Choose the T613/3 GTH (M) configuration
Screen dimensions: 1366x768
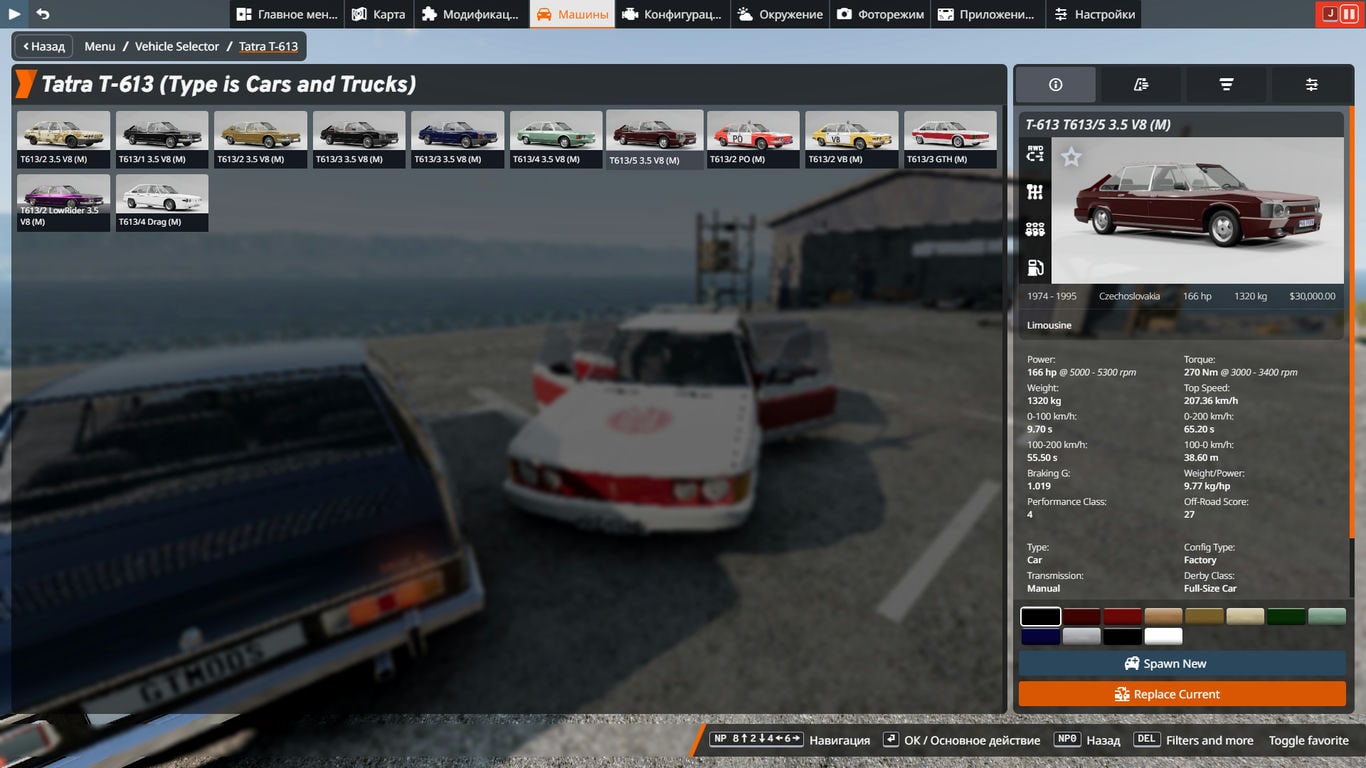[x=950, y=138]
